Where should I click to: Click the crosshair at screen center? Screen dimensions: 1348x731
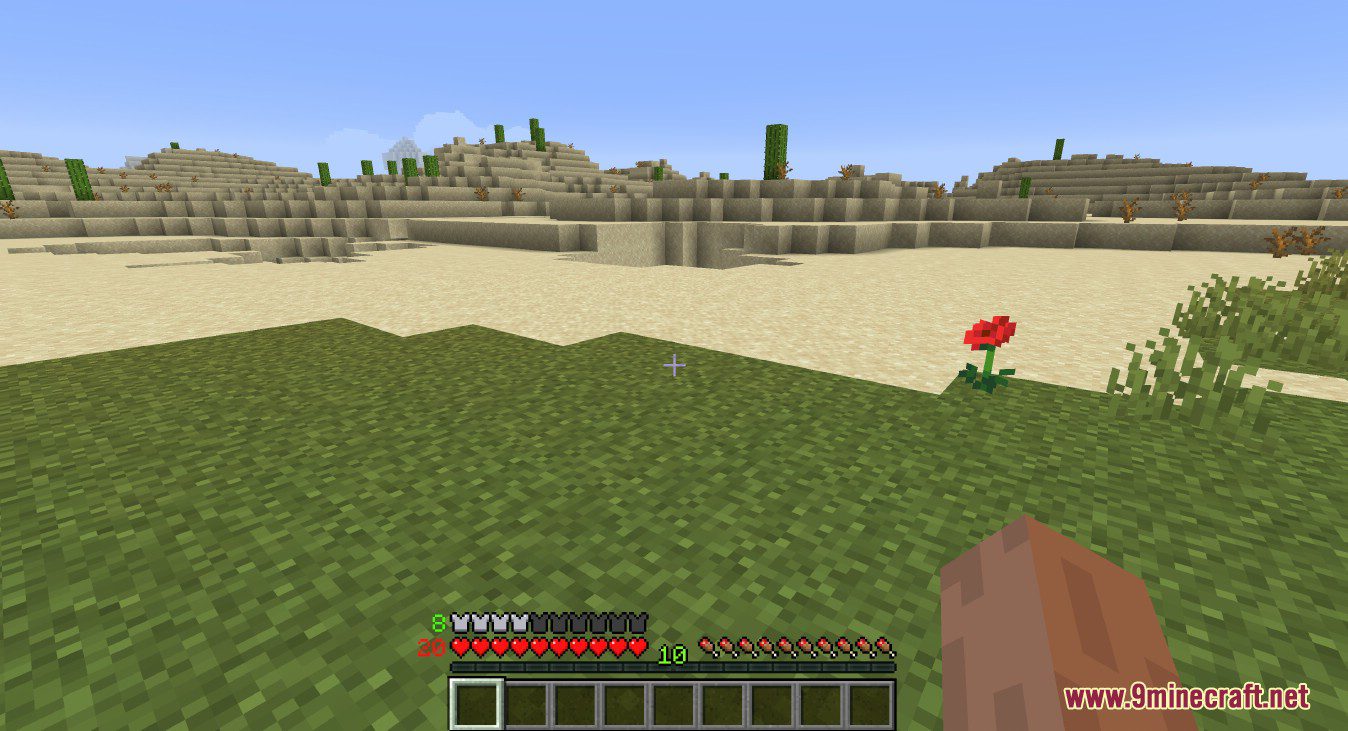[x=675, y=367]
